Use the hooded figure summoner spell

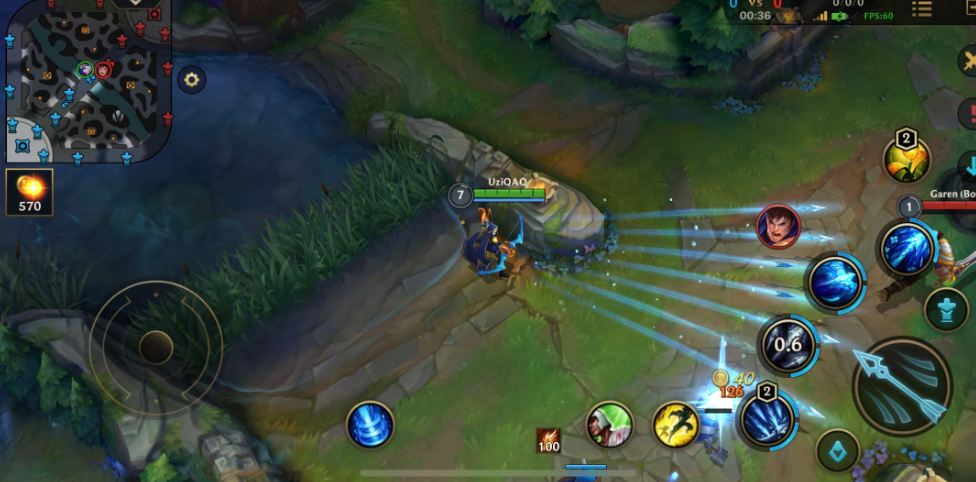tap(609, 424)
